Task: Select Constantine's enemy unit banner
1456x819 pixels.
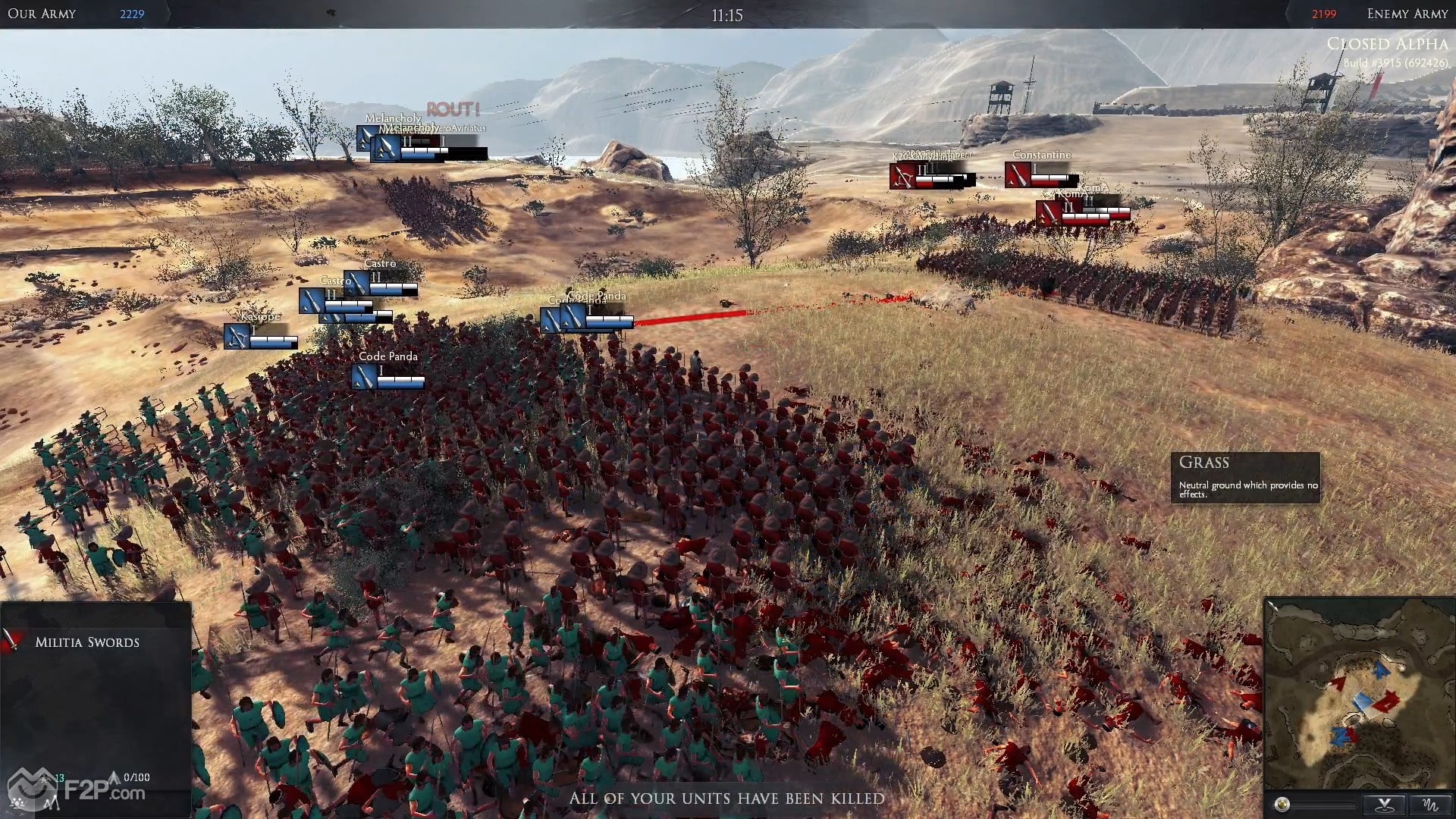Action: (1018, 175)
